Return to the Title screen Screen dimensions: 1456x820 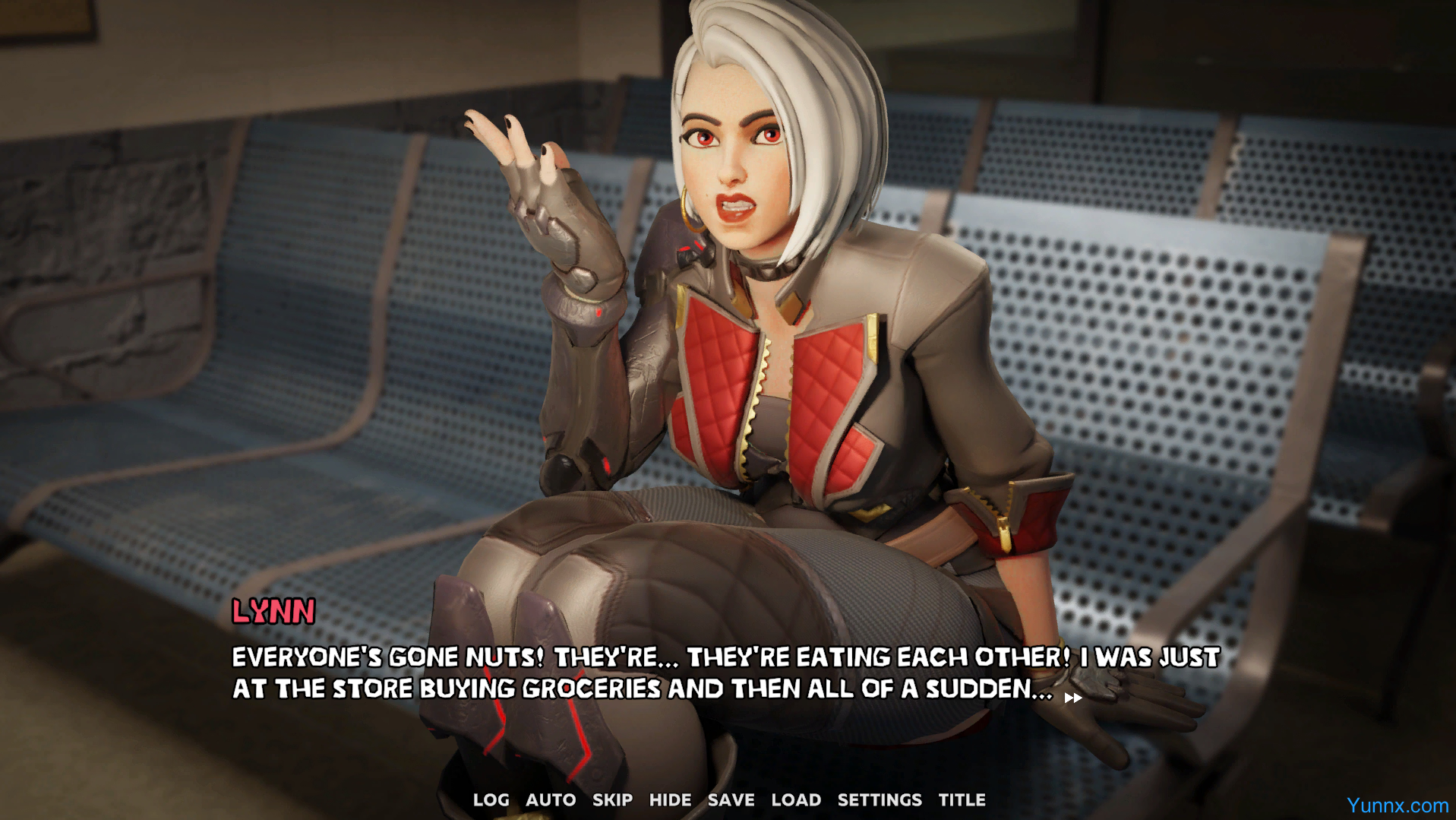coord(962,799)
